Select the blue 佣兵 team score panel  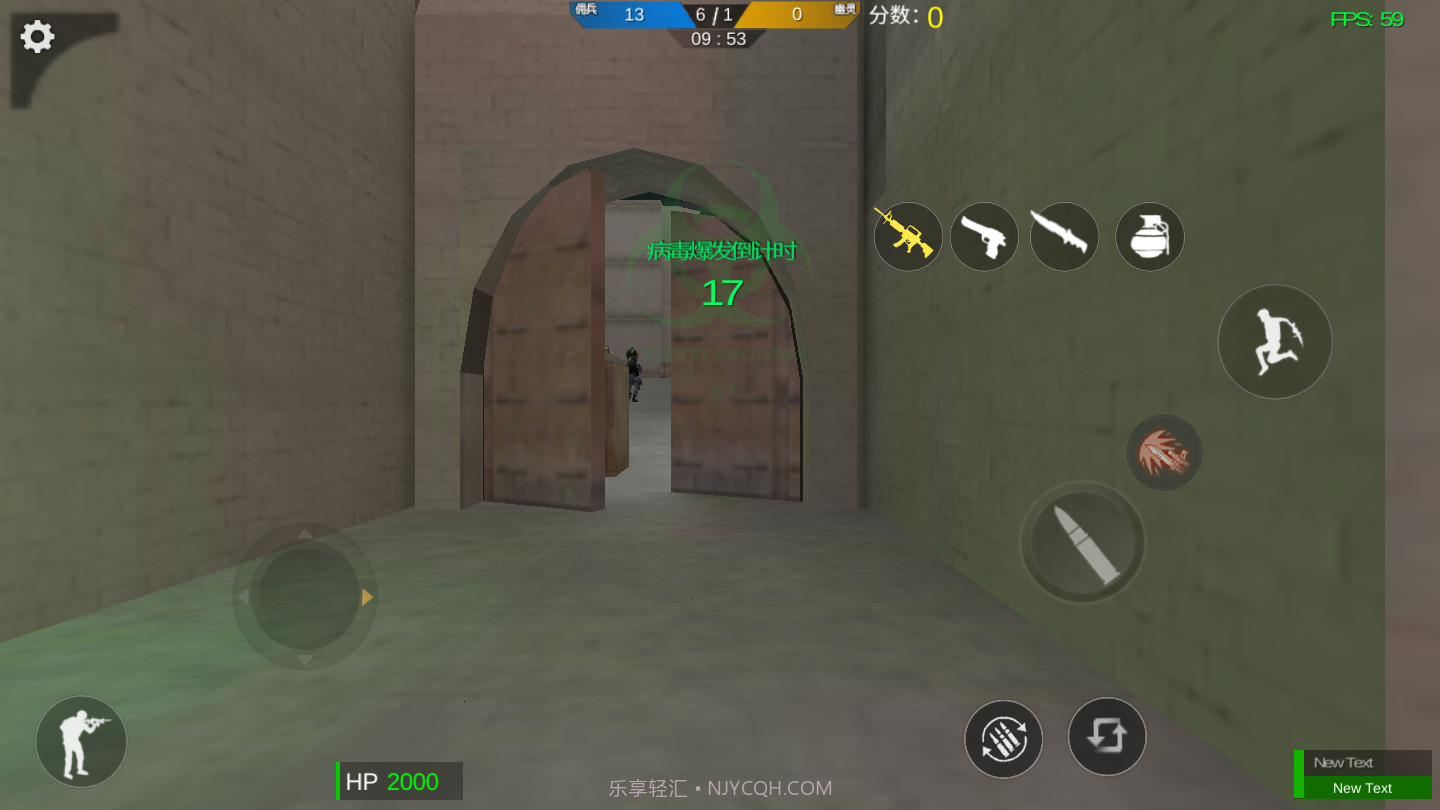[x=634, y=14]
